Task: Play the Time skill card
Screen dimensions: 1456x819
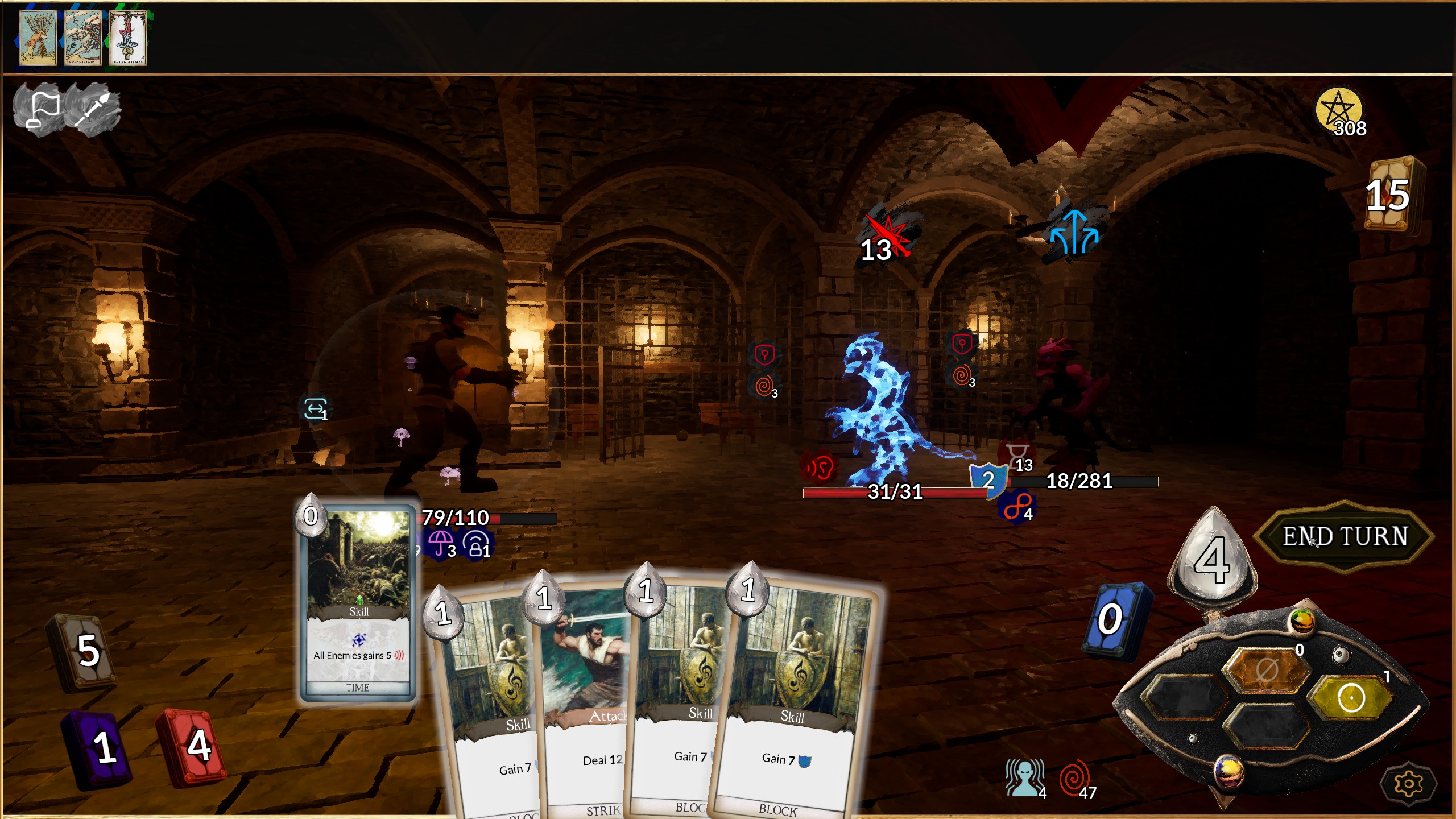Action: click(358, 603)
